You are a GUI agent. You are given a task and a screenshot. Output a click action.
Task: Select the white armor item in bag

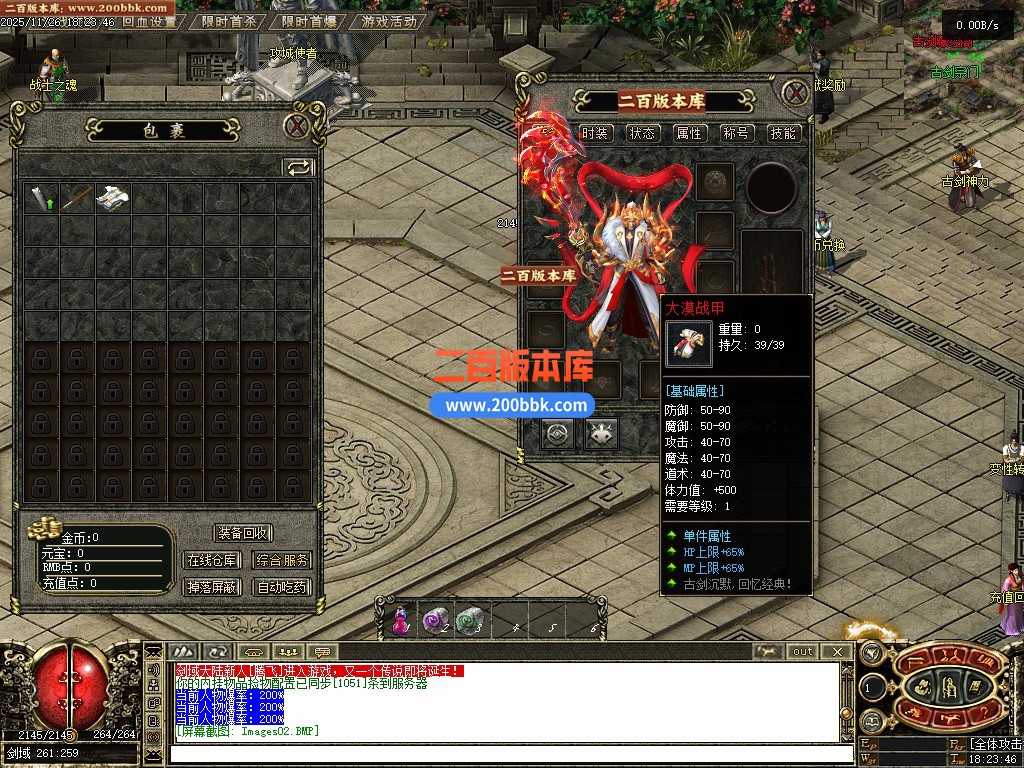[112, 198]
